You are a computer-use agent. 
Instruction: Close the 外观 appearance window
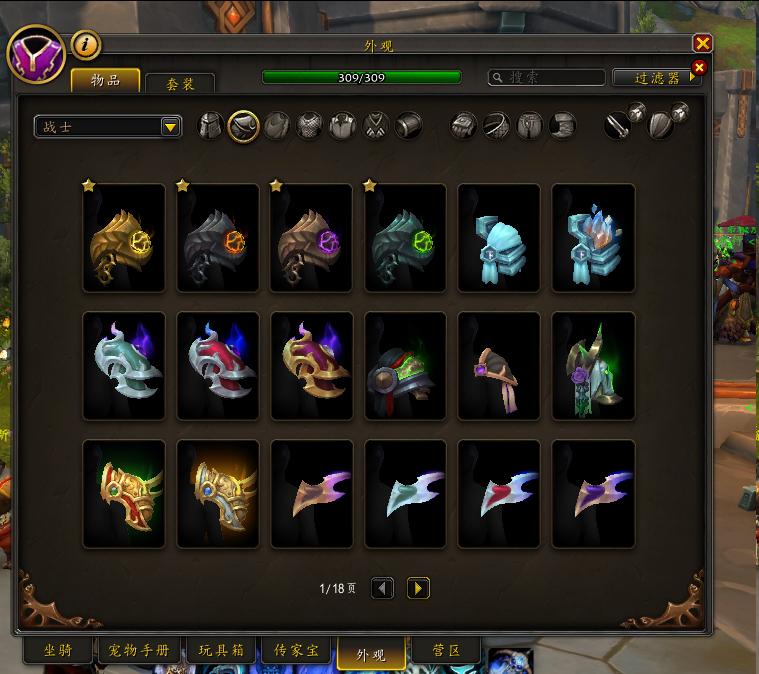702,43
